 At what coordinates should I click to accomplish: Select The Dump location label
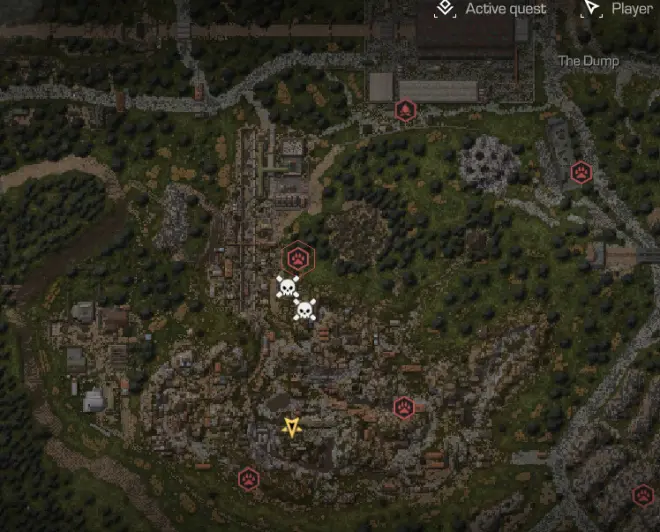coord(588,61)
